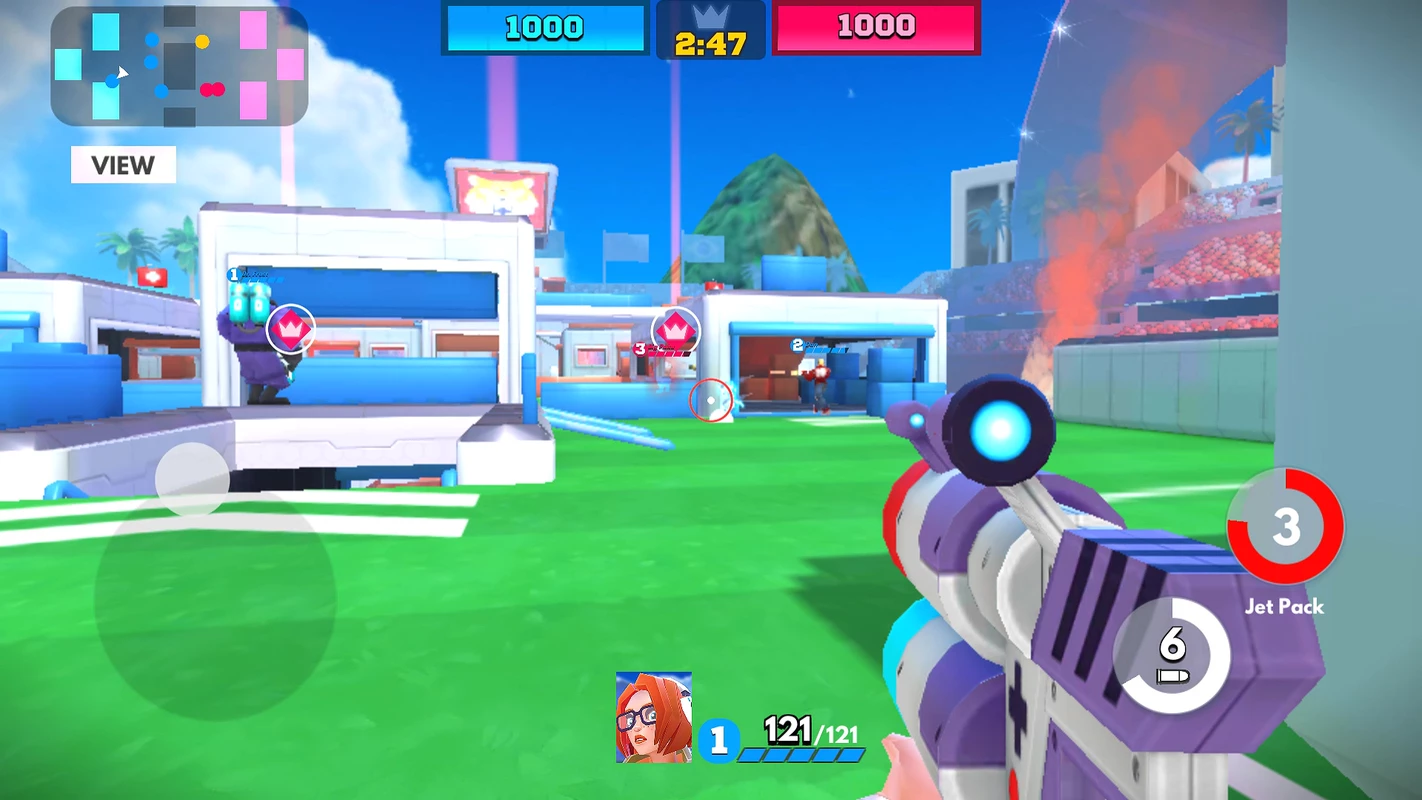Tap the virtual movement joystick
This screenshot has width=1422, height=800.
click(193, 480)
